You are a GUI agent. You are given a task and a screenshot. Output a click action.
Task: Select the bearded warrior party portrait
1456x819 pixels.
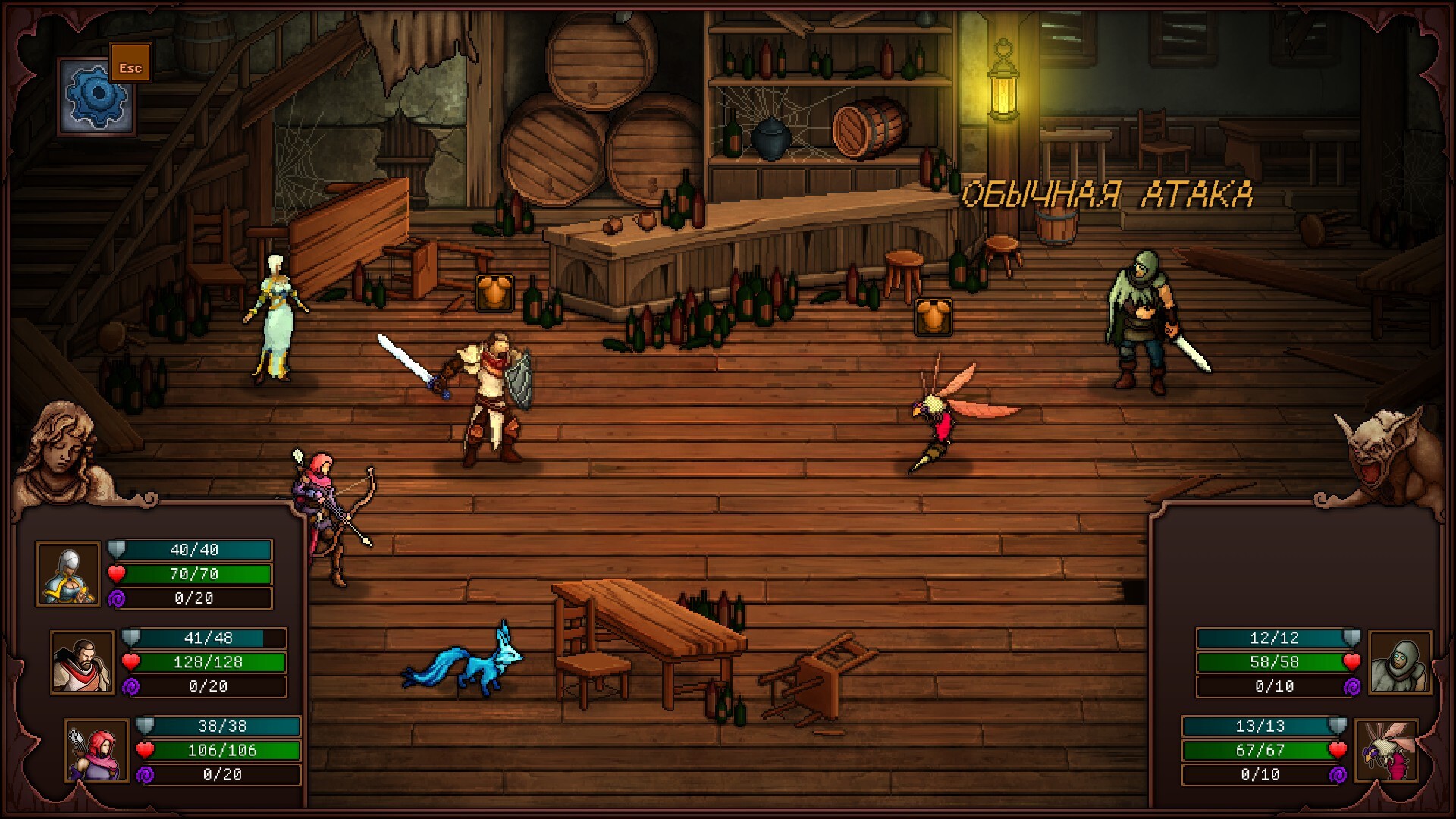(82, 663)
